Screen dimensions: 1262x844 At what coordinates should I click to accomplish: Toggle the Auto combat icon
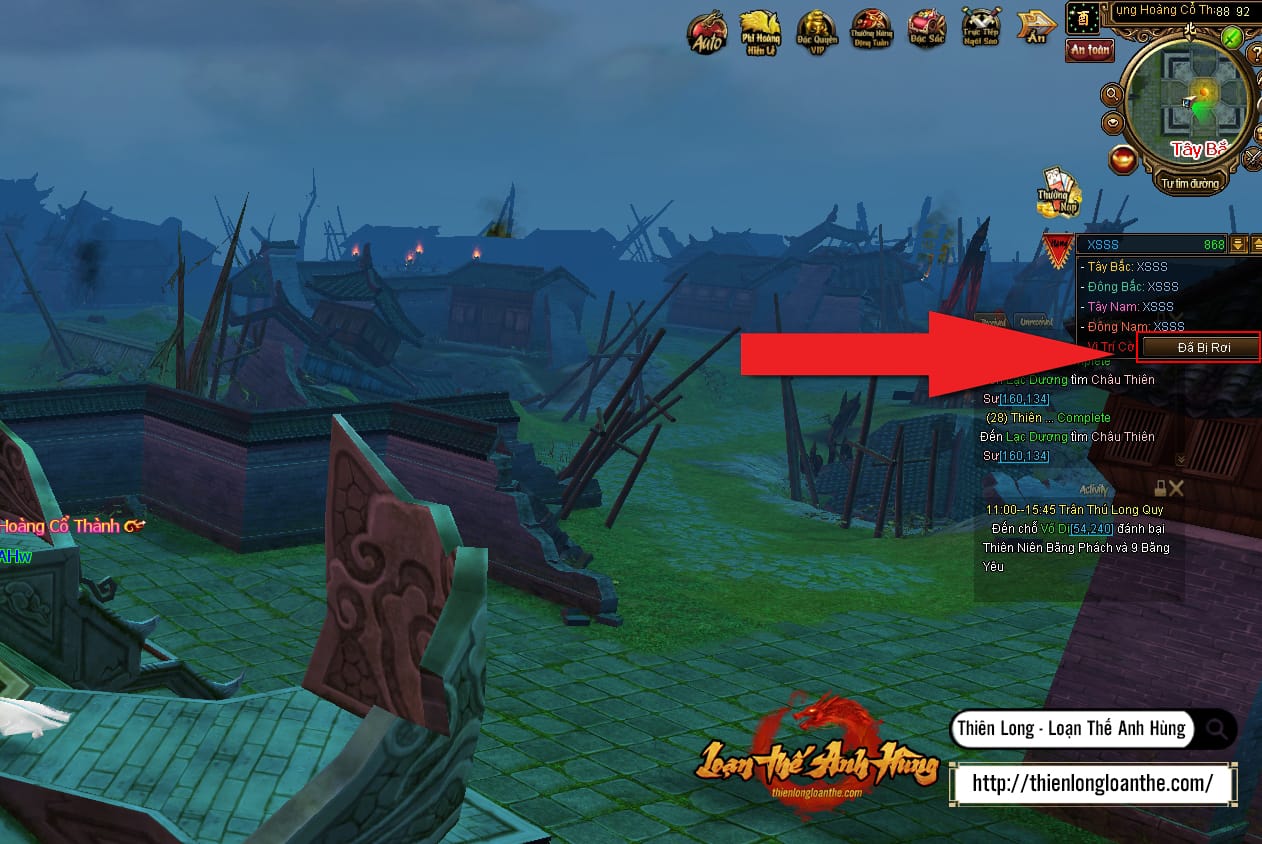click(706, 32)
